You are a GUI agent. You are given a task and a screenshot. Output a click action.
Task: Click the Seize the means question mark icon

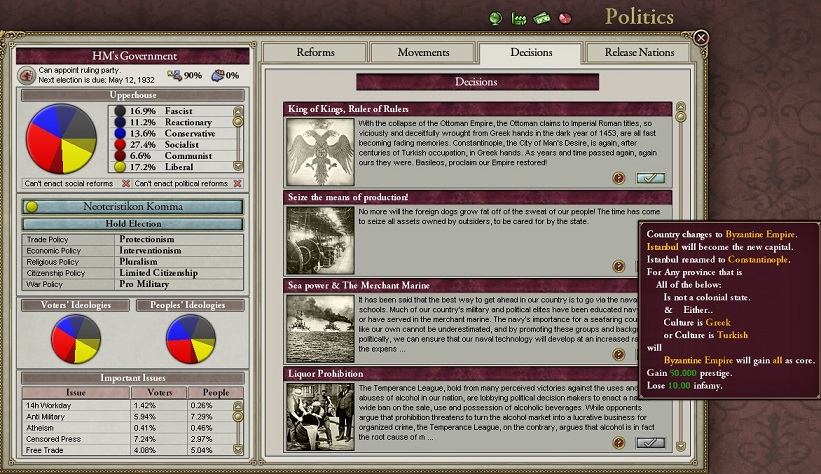tap(619, 266)
